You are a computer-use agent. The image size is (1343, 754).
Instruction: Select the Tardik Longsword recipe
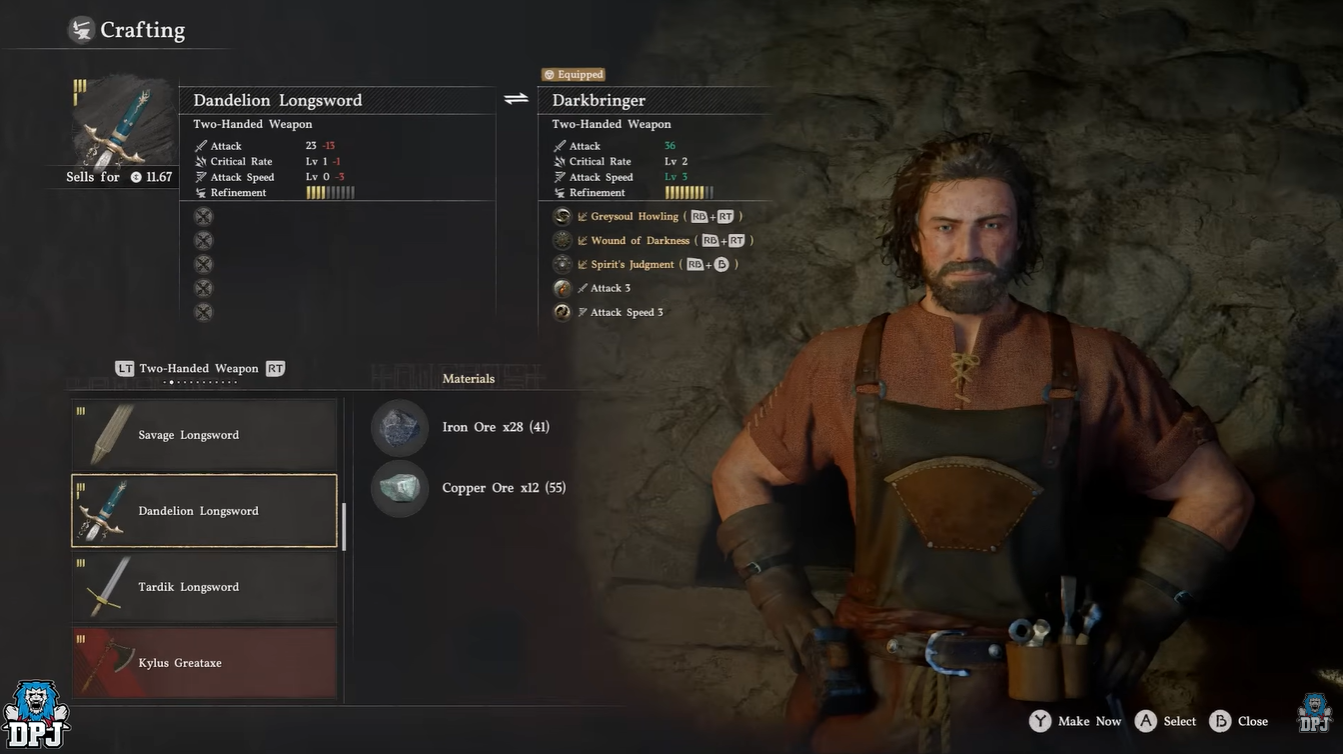pyautogui.click(x=204, y=587)
